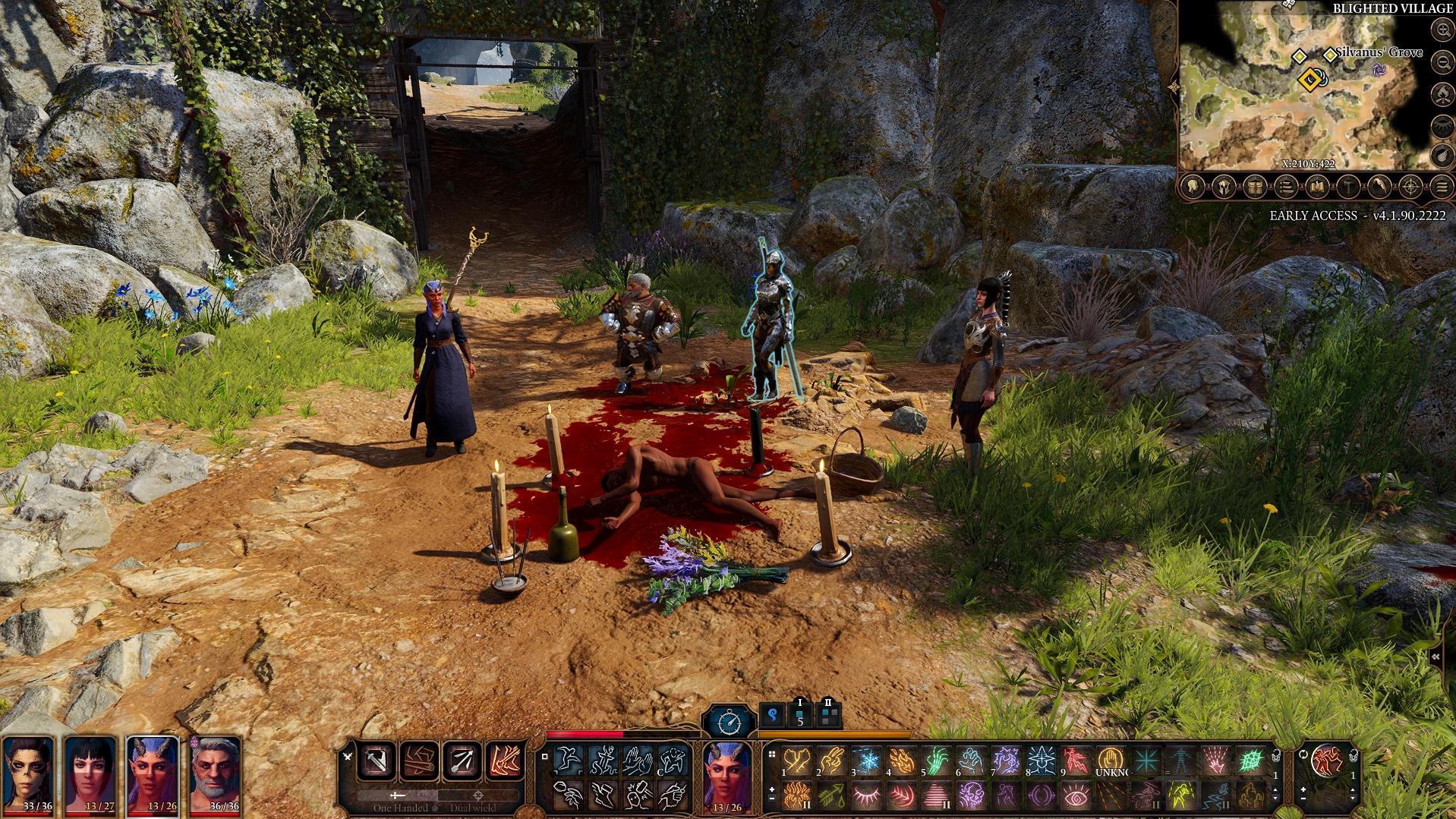Click the red round ability right of hotbar
1456x819 pixels.
pos(1325,759)
